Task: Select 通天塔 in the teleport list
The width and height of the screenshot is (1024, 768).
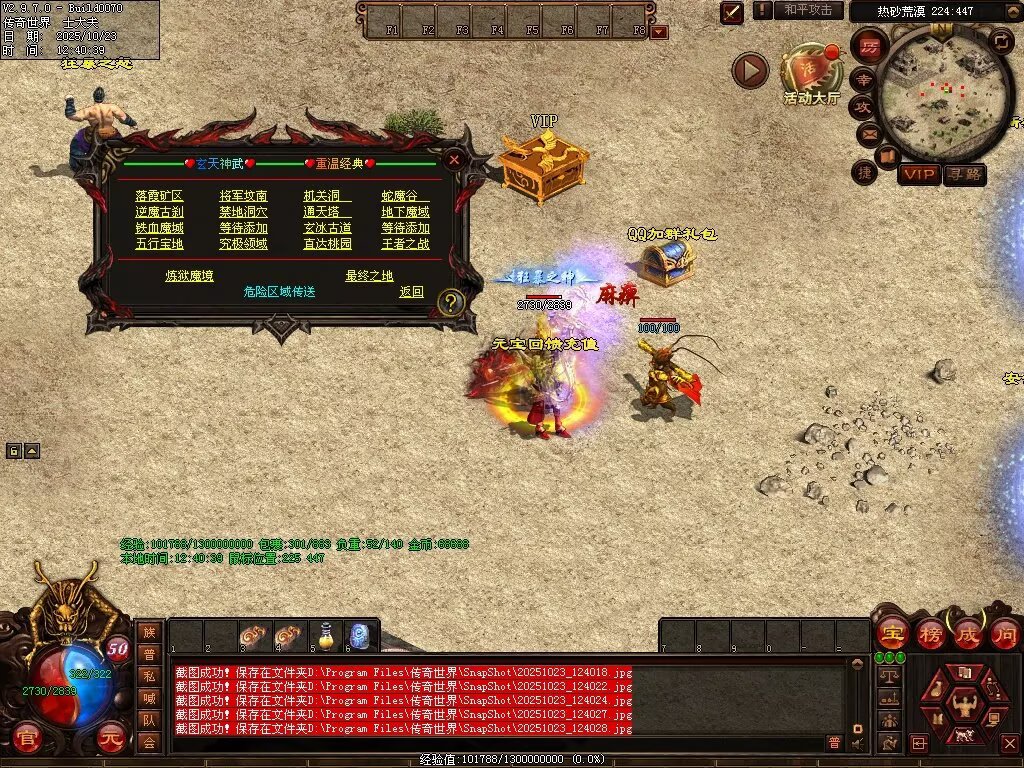Action: tap(321, 212)
